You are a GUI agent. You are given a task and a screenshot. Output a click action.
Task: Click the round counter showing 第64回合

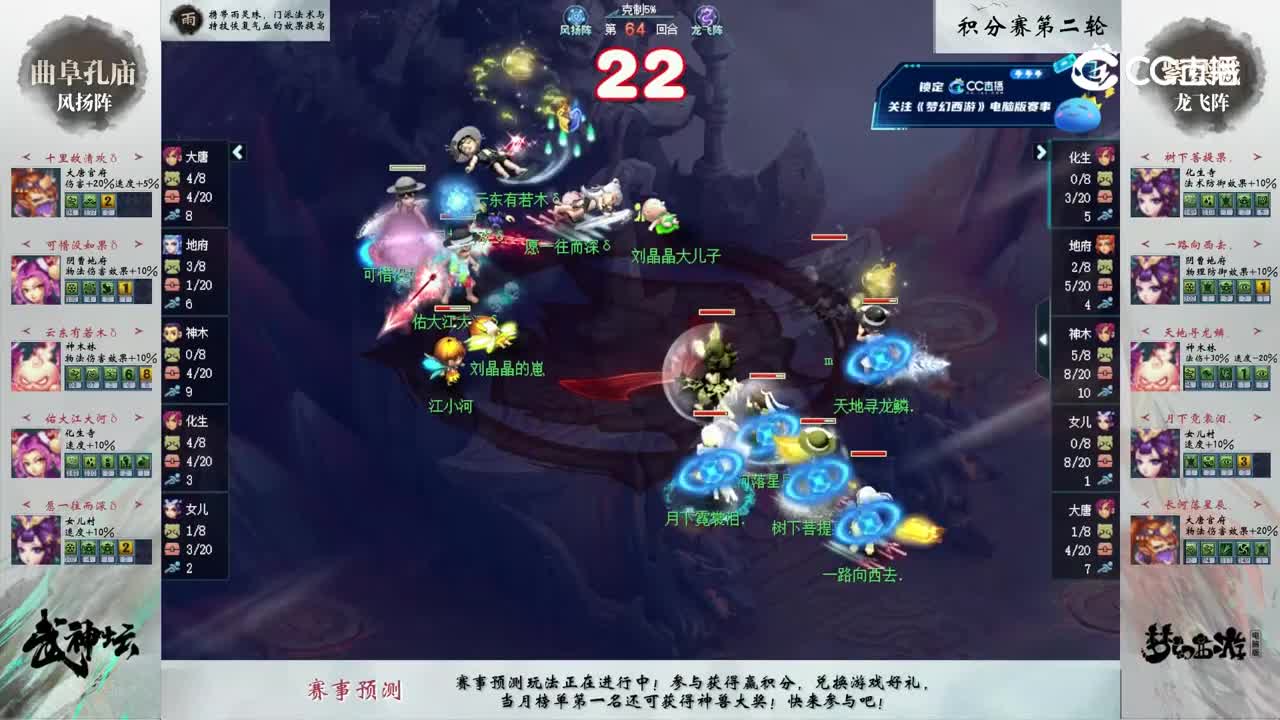[x=640, y=31]
